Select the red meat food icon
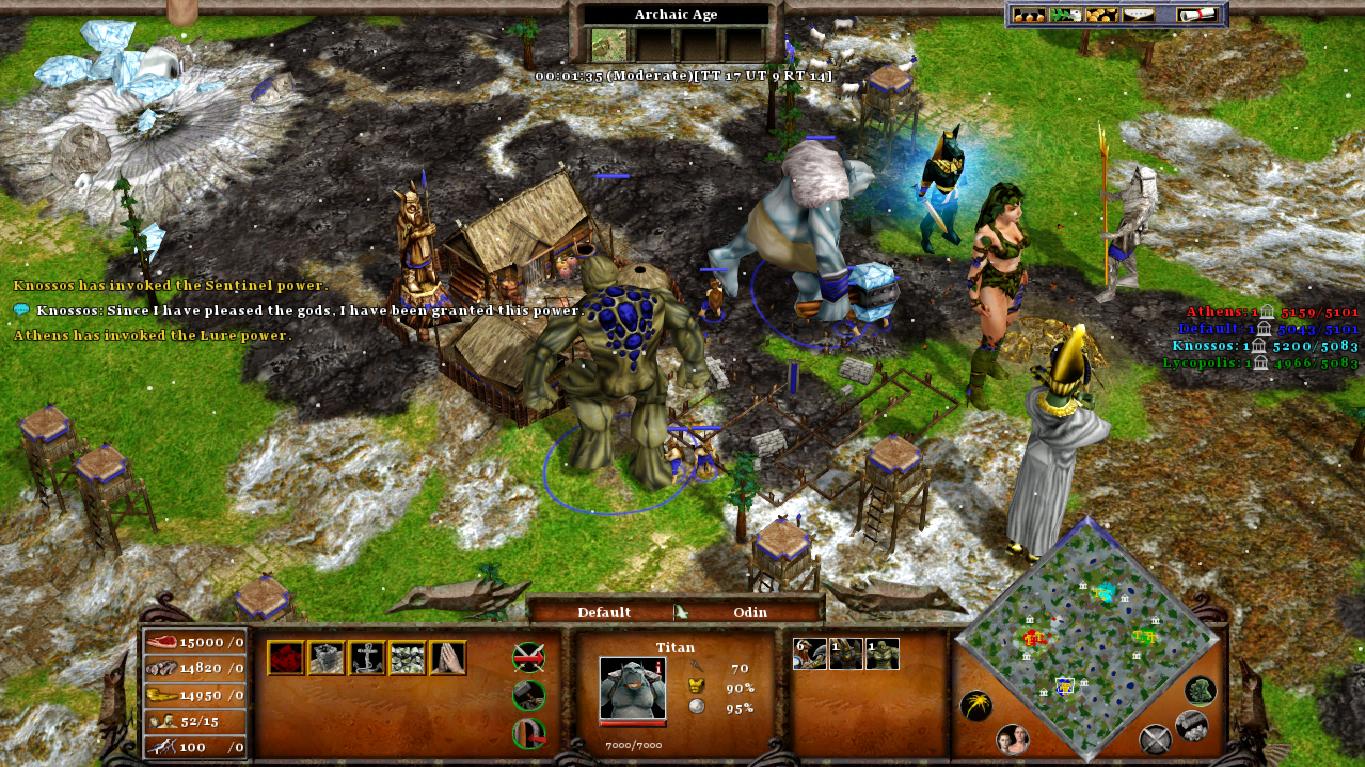This screenshot has width=1365, height=767. point(285,657)
